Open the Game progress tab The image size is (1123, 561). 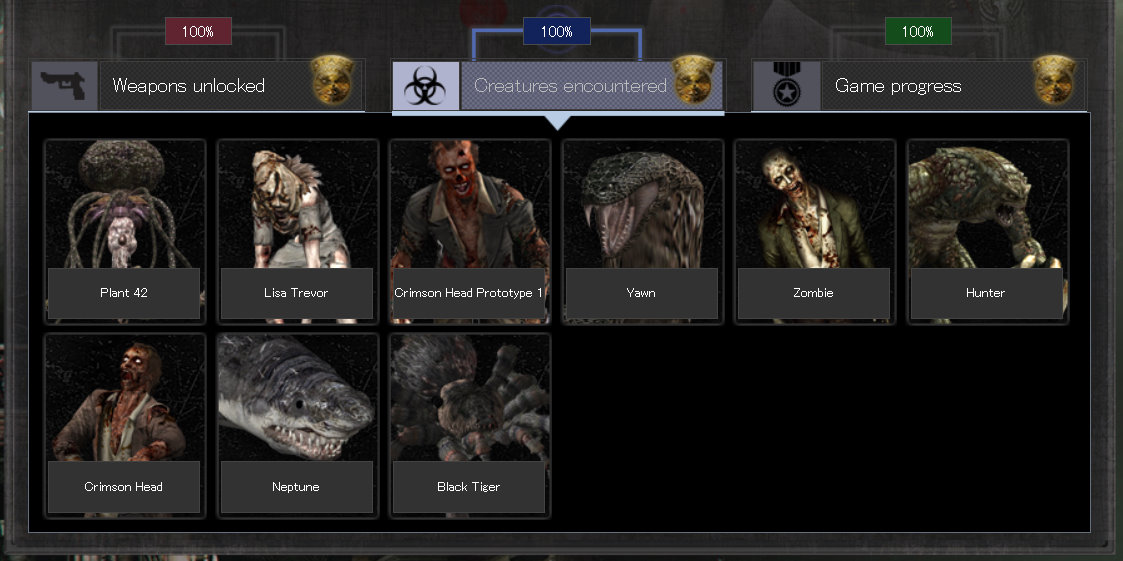(x=918, y=86)
